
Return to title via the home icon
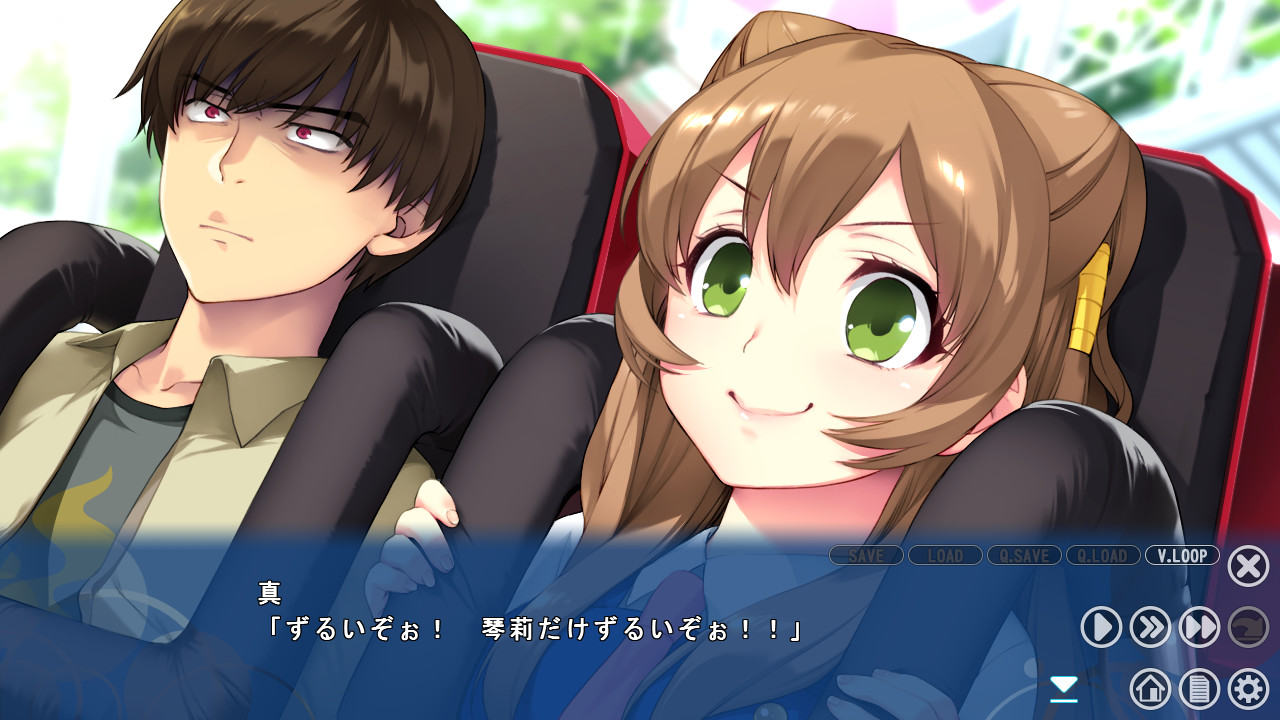click(1152, 690)
